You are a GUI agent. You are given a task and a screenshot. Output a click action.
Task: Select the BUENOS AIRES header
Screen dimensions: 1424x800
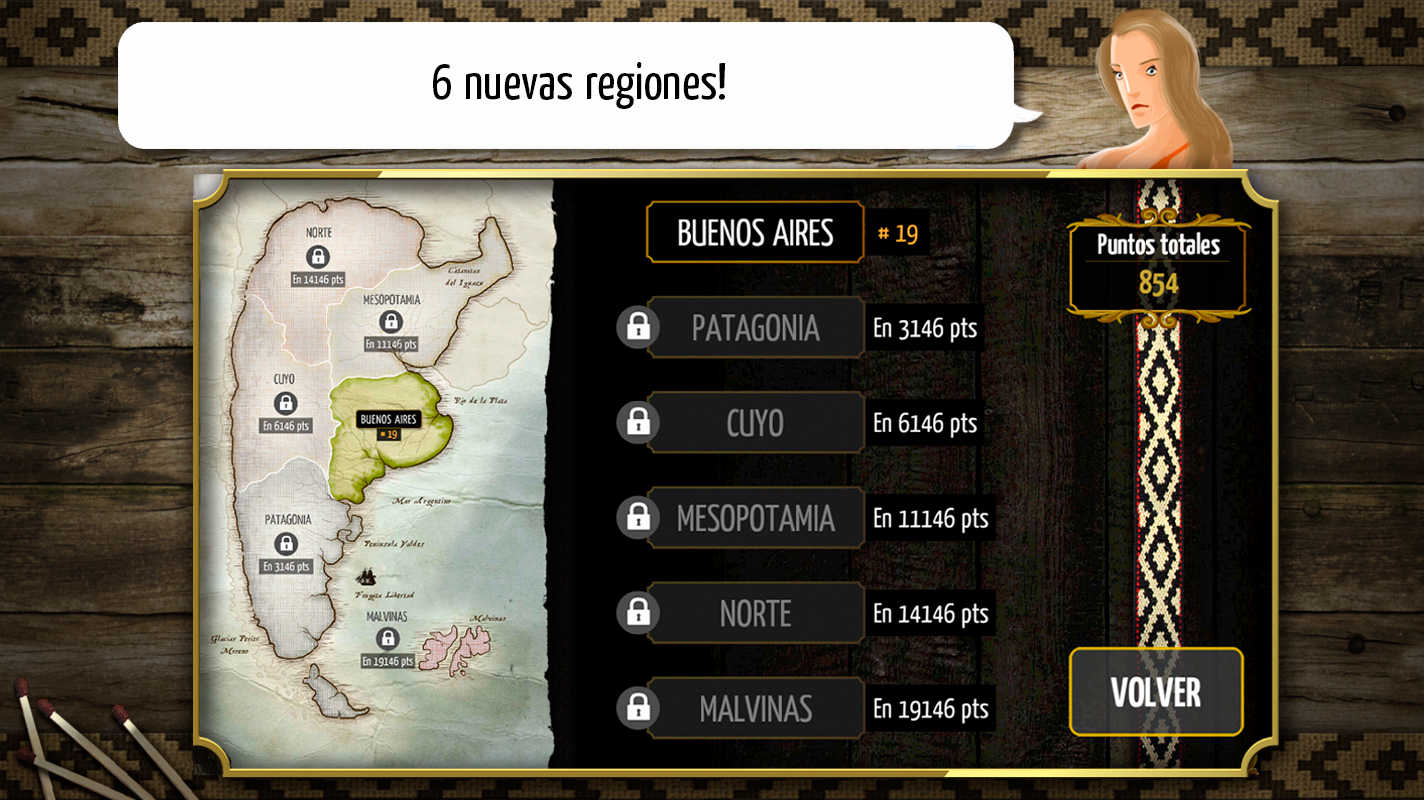(755, 232)
